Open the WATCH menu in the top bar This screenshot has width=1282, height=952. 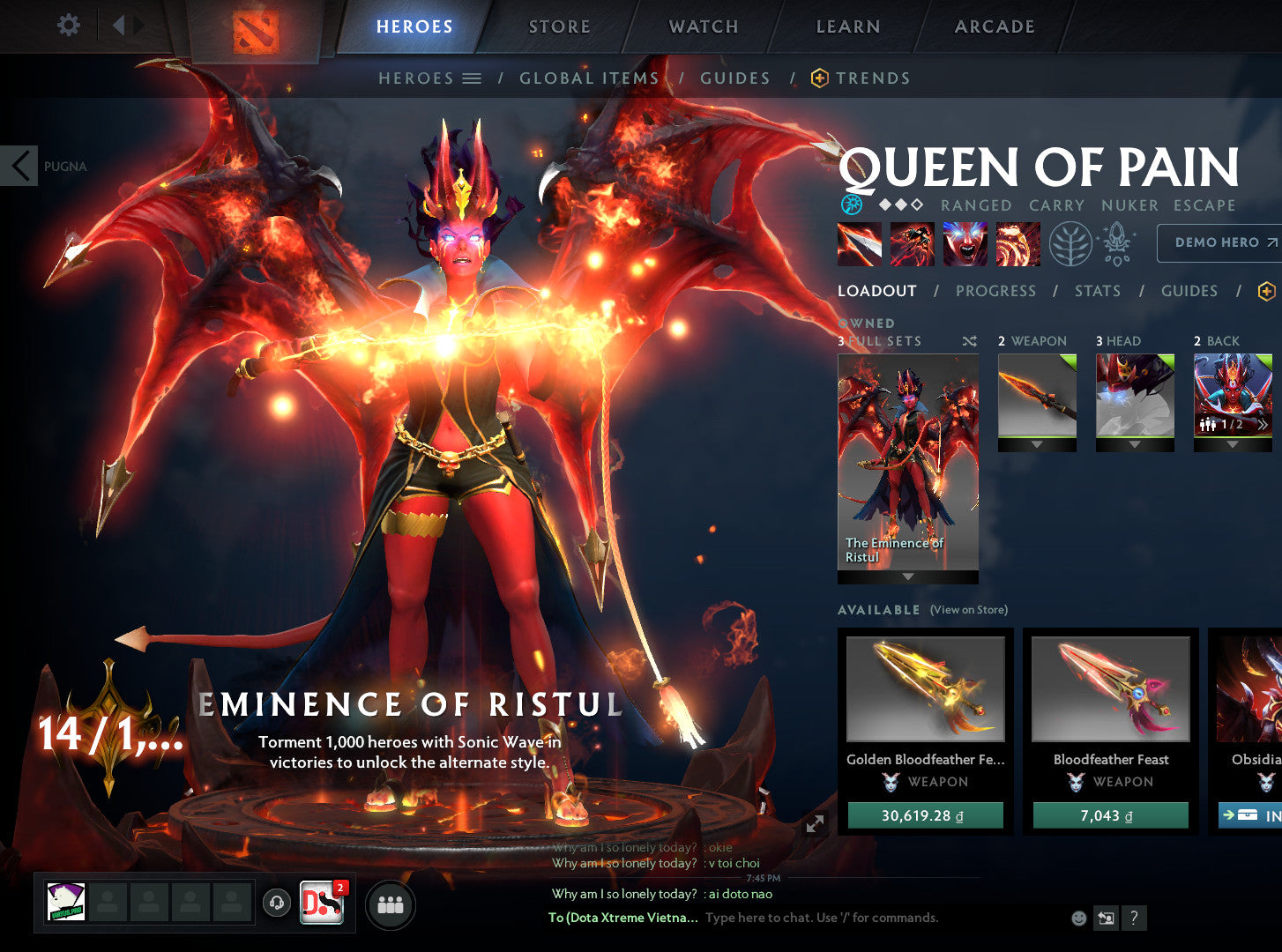pyautogui.click(x=703, y=26)
